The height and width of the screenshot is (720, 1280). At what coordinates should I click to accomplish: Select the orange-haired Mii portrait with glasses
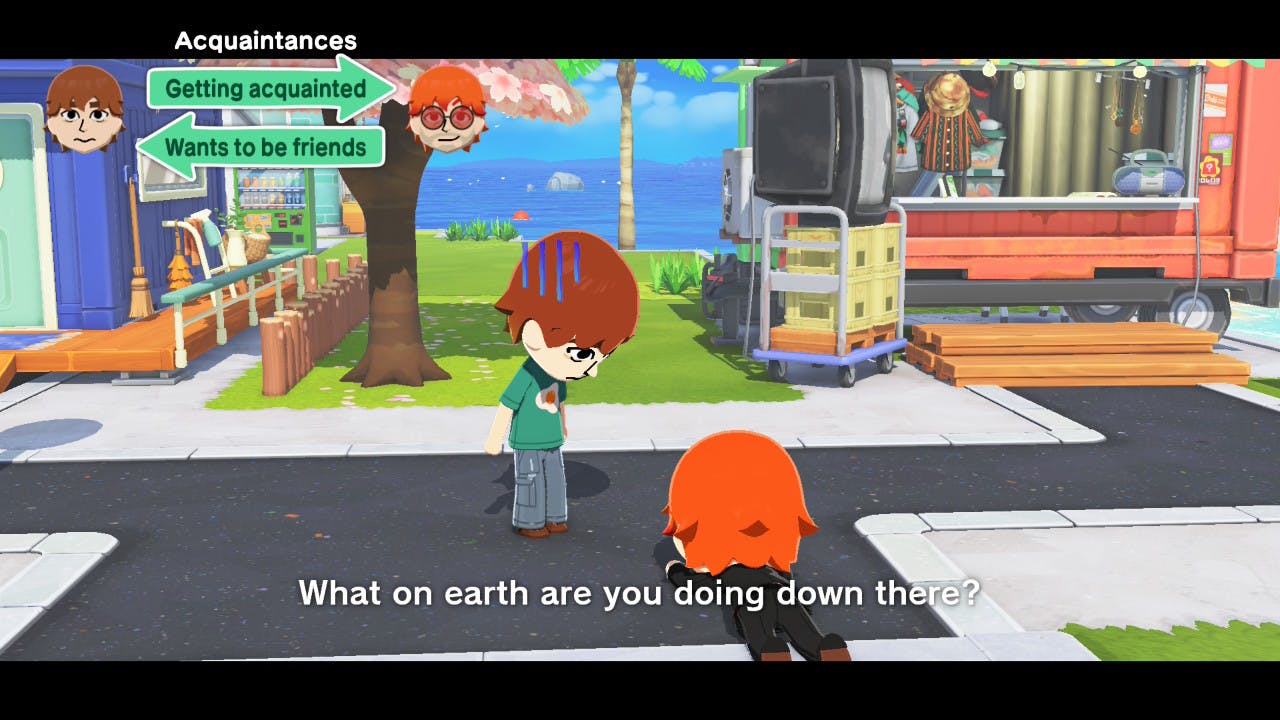pos(446,110)
